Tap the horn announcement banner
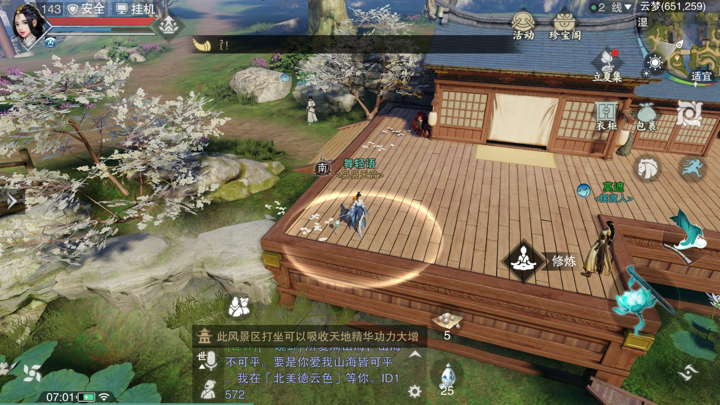The image size is (720, 405). (201, 44)
